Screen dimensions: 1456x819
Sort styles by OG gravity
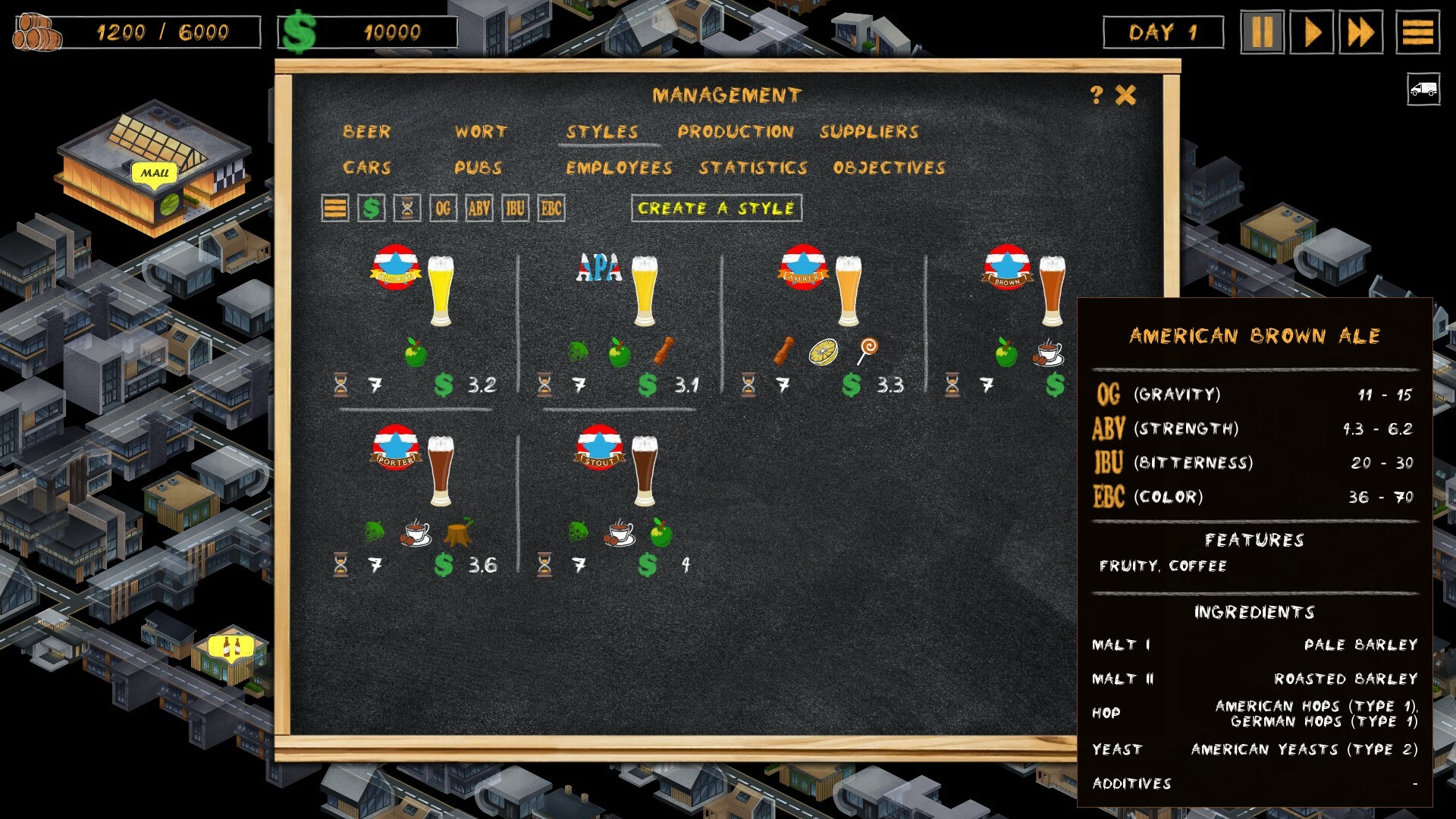(x=443, y=207)
